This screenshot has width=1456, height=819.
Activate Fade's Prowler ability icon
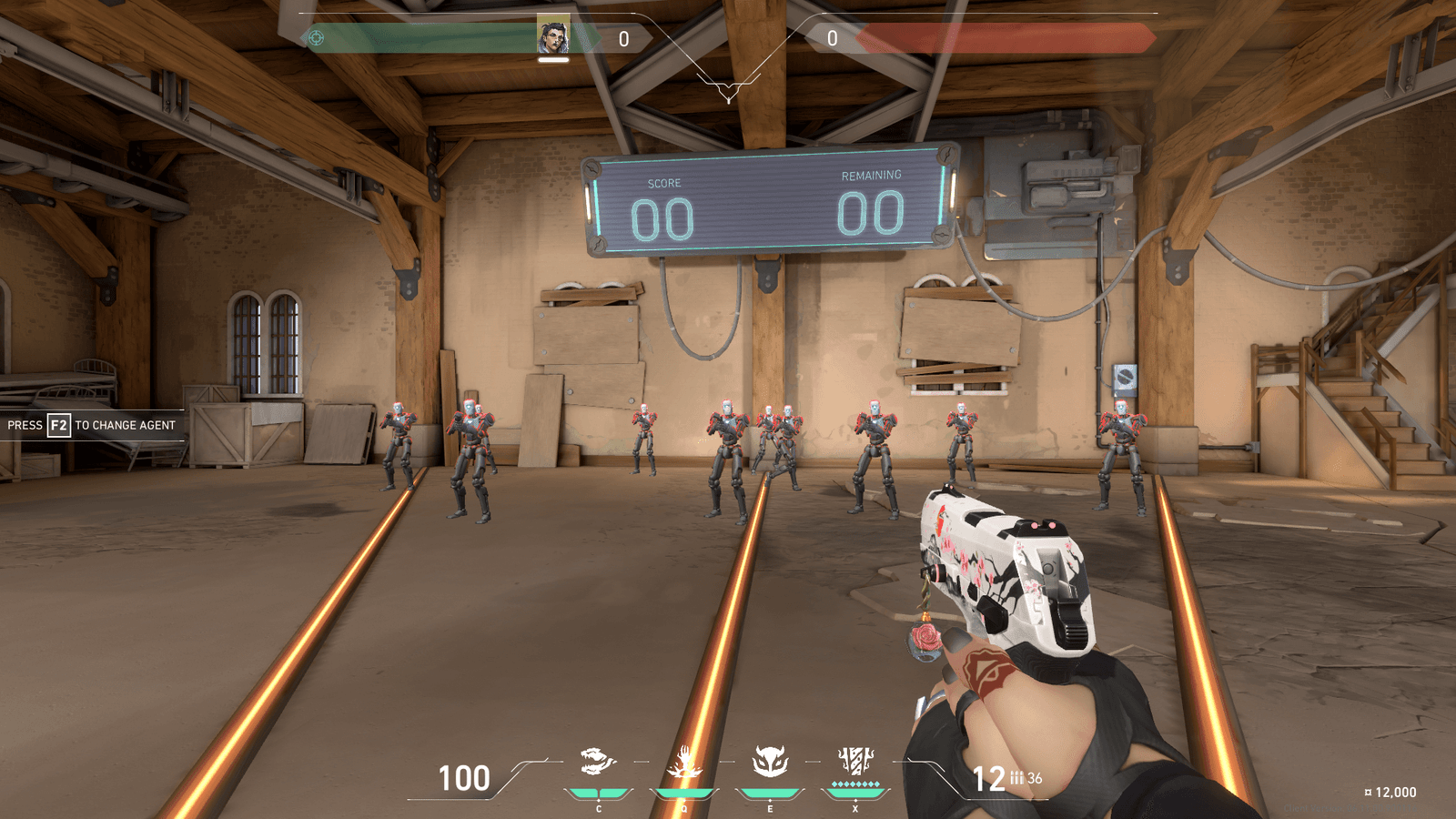point(598,761)
